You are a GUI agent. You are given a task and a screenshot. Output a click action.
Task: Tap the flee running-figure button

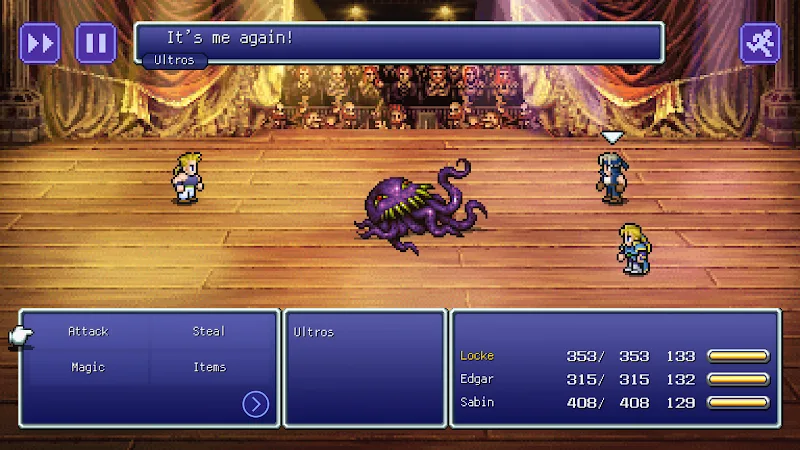(759, 43)
